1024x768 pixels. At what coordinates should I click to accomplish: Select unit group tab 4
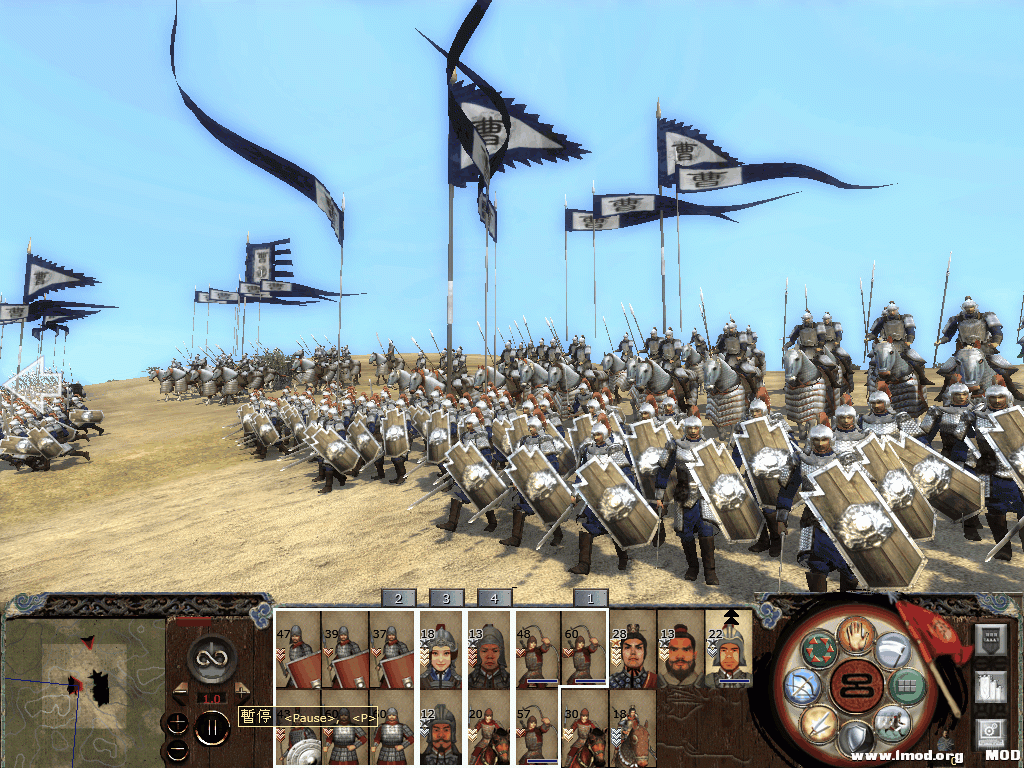[494, 598]
